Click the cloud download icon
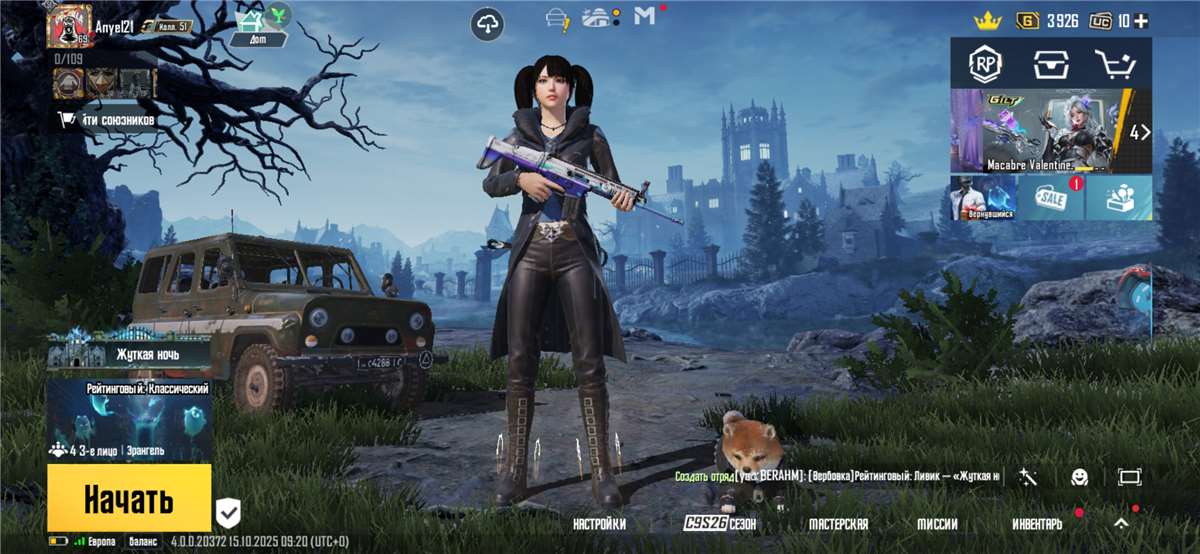The height and width of the screenshot is (554, 1200). coord(487,23)
